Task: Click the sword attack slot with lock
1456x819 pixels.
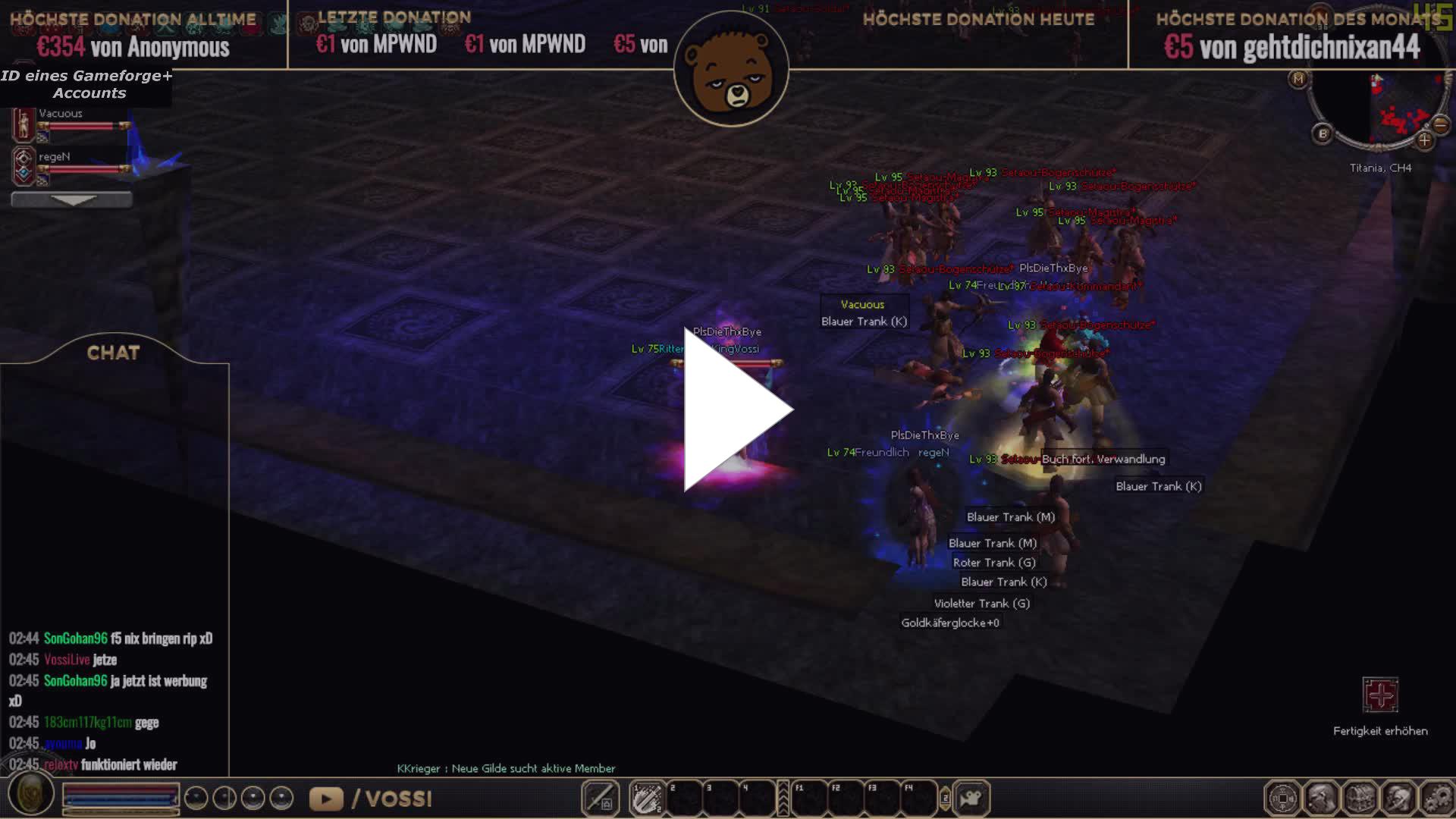Action: (x=600, y=799)
